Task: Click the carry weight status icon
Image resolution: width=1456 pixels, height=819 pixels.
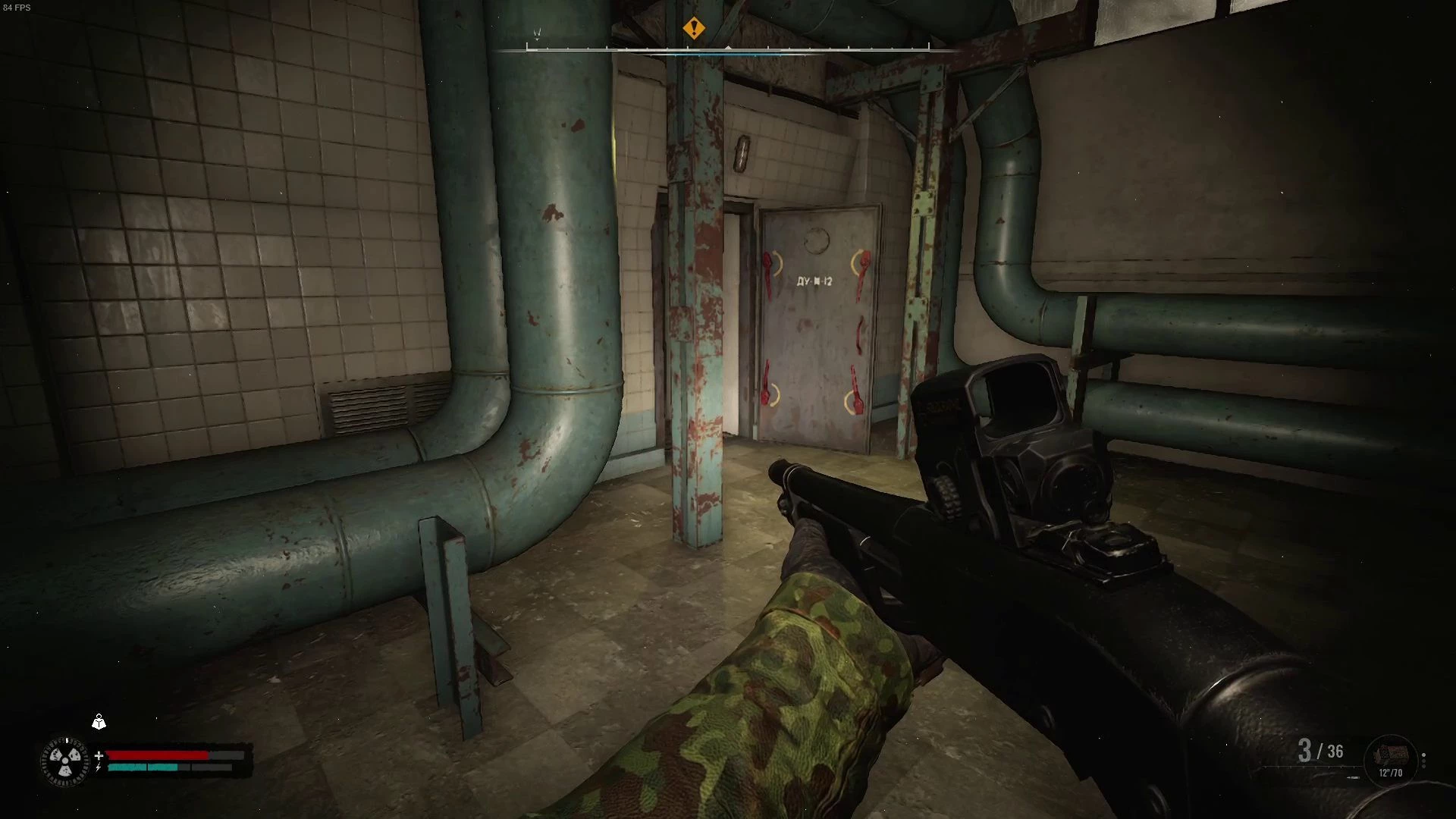Action: point(99,722)
